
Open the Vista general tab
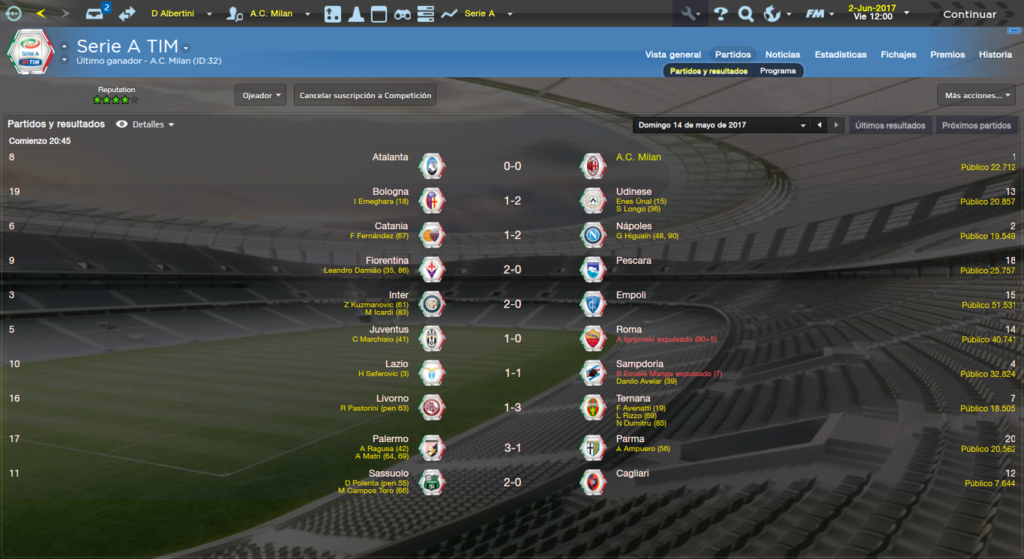click(673, 54)
